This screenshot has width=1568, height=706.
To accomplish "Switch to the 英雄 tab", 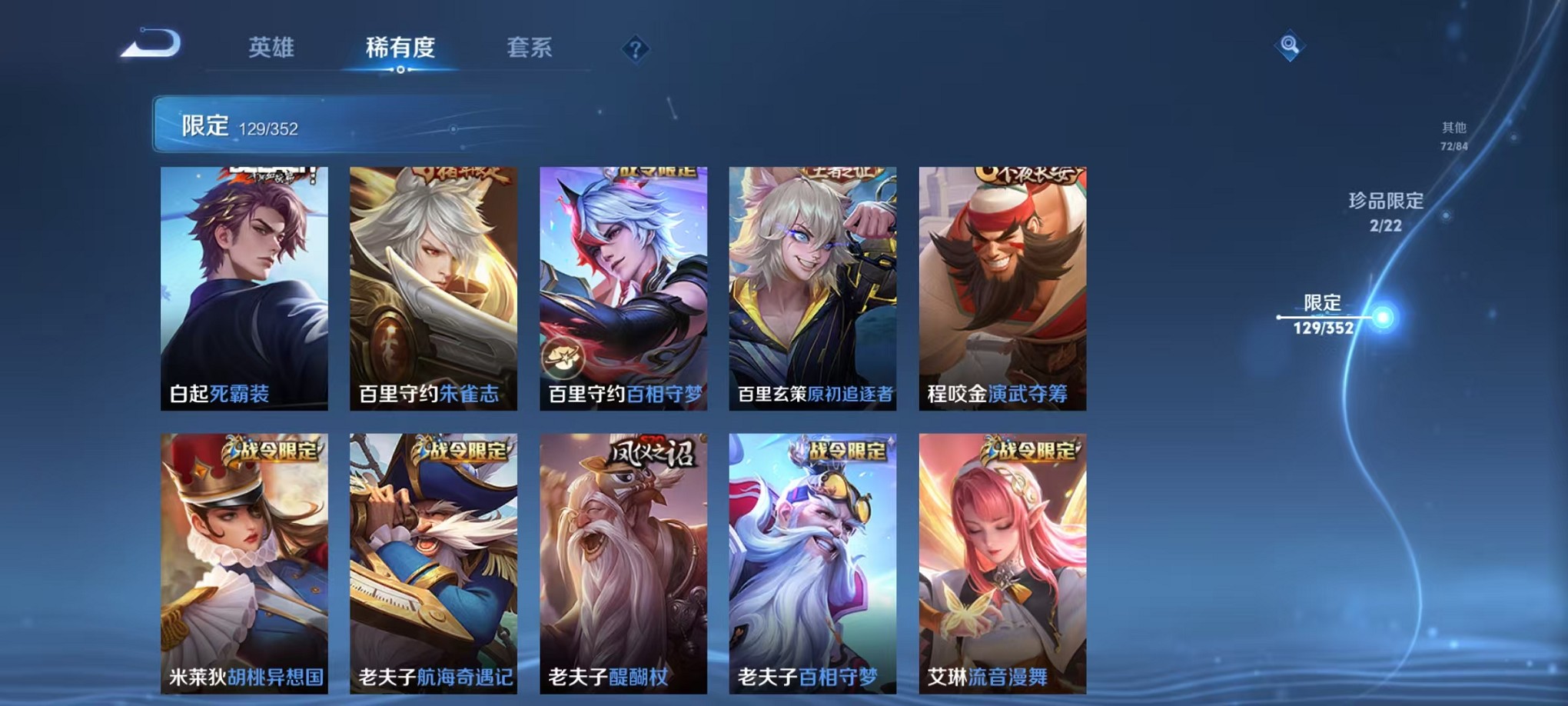I will [271, 48].
